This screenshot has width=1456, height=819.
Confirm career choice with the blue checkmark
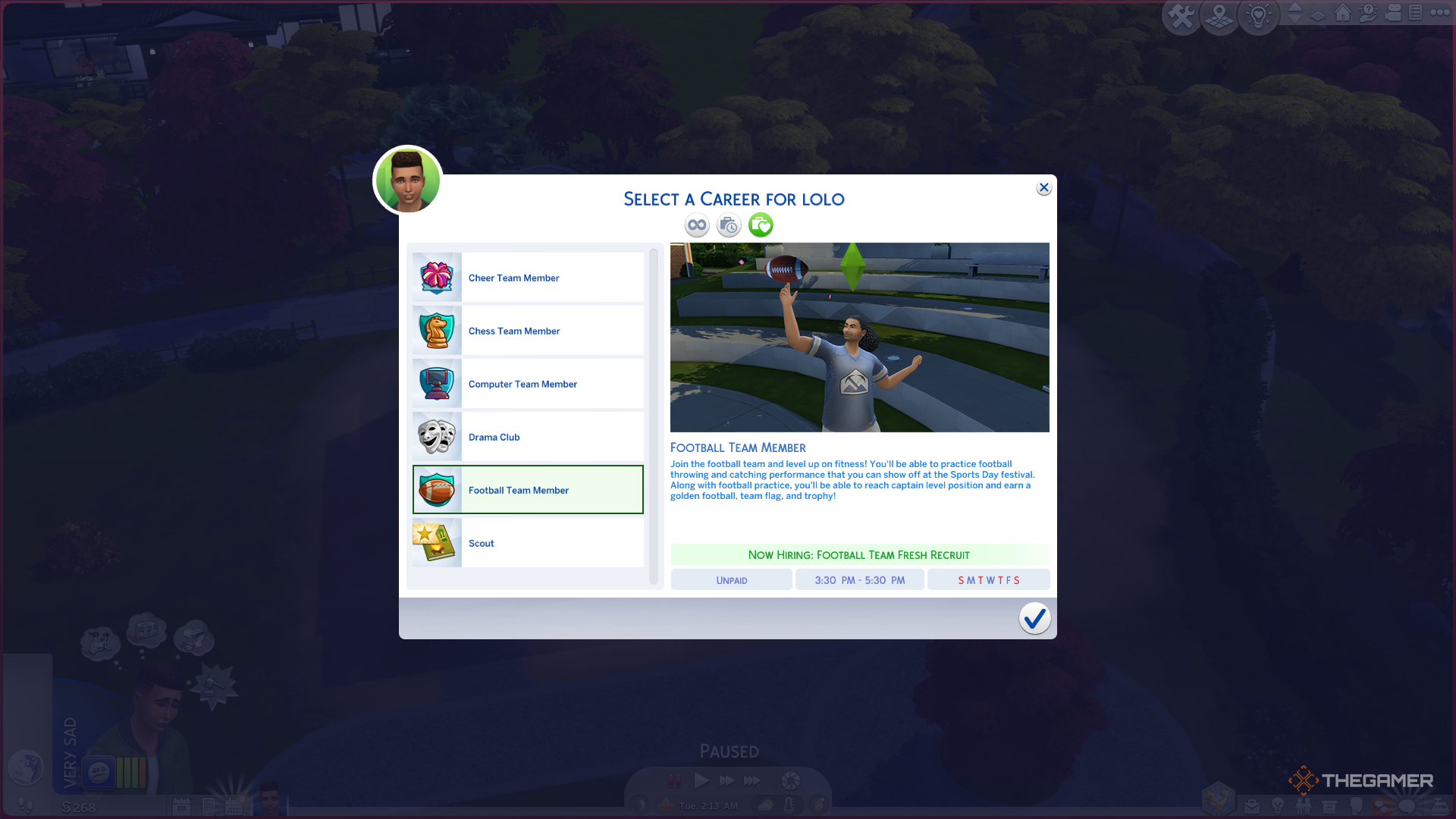pyautogui.click(x=1034, y=619)
